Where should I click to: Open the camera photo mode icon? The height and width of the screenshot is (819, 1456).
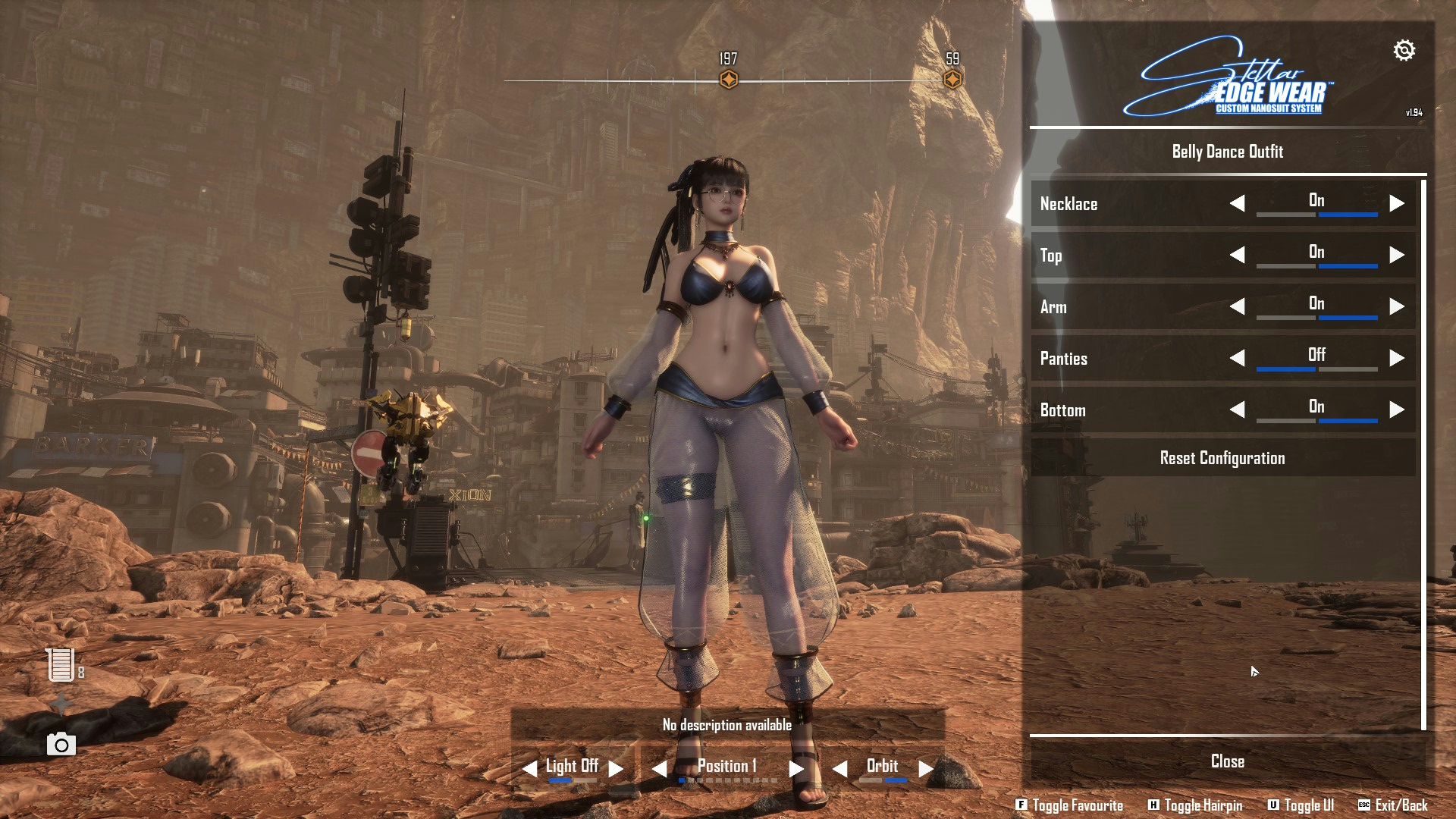[x=61, y=745]
